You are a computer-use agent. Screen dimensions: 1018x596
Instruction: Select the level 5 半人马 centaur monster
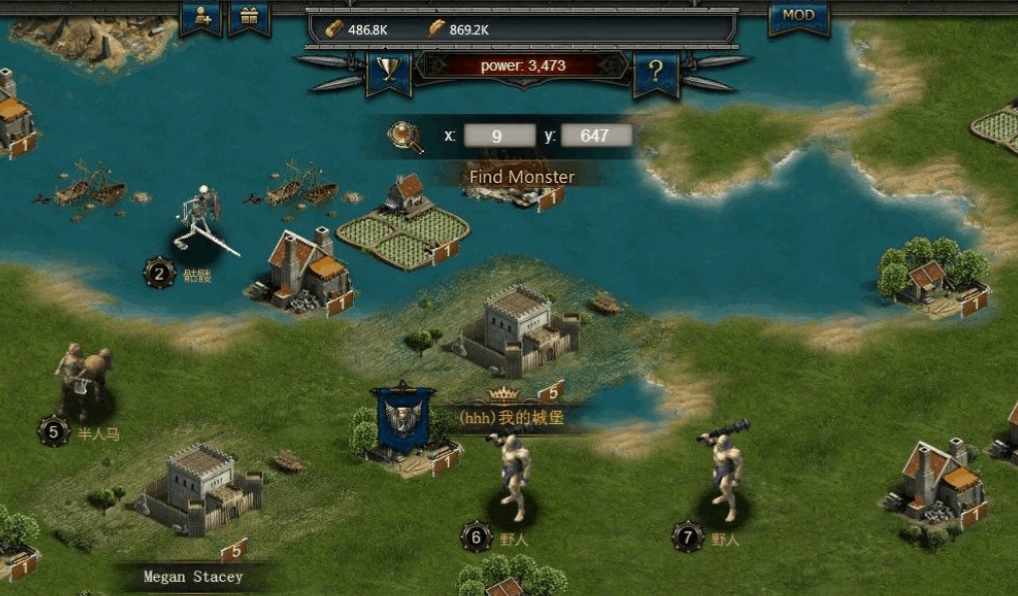coord(85,380)
